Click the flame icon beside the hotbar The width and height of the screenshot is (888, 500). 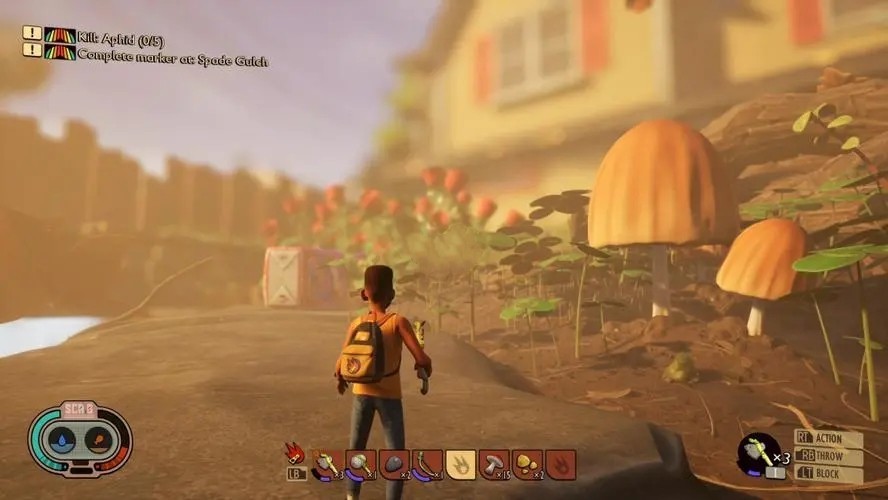295,453
